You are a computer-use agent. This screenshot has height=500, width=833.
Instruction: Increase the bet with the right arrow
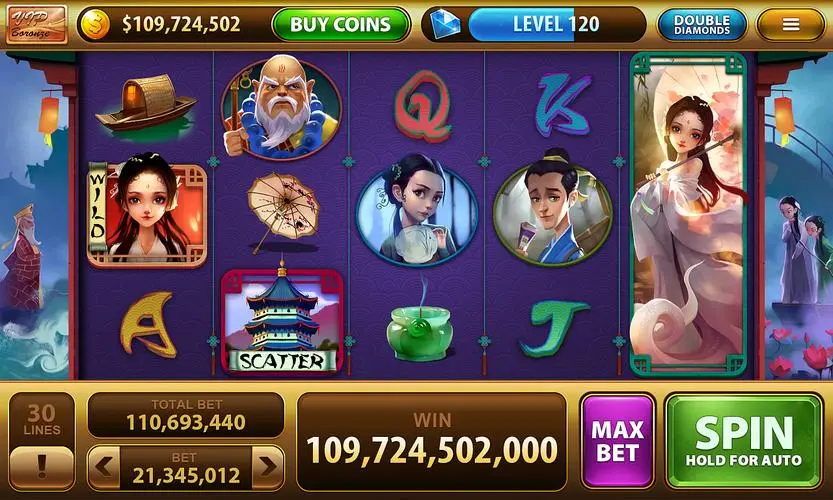(x=267, y=466)
